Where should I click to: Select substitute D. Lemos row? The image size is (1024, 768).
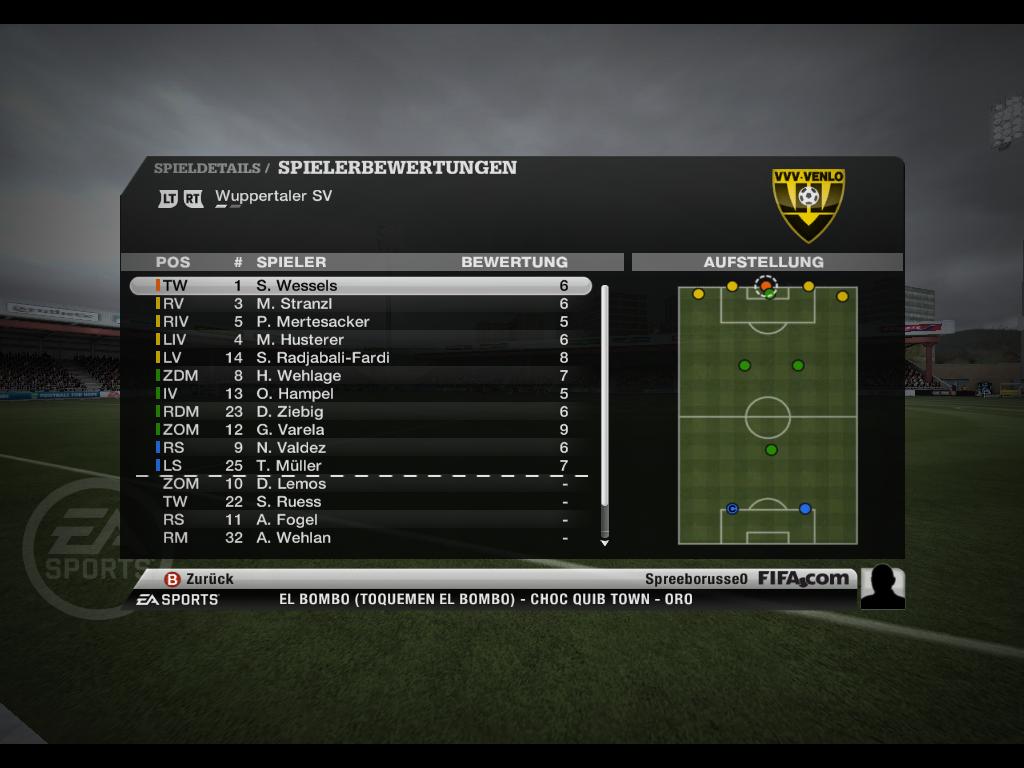pyautogui.click(x=360, y=484)
